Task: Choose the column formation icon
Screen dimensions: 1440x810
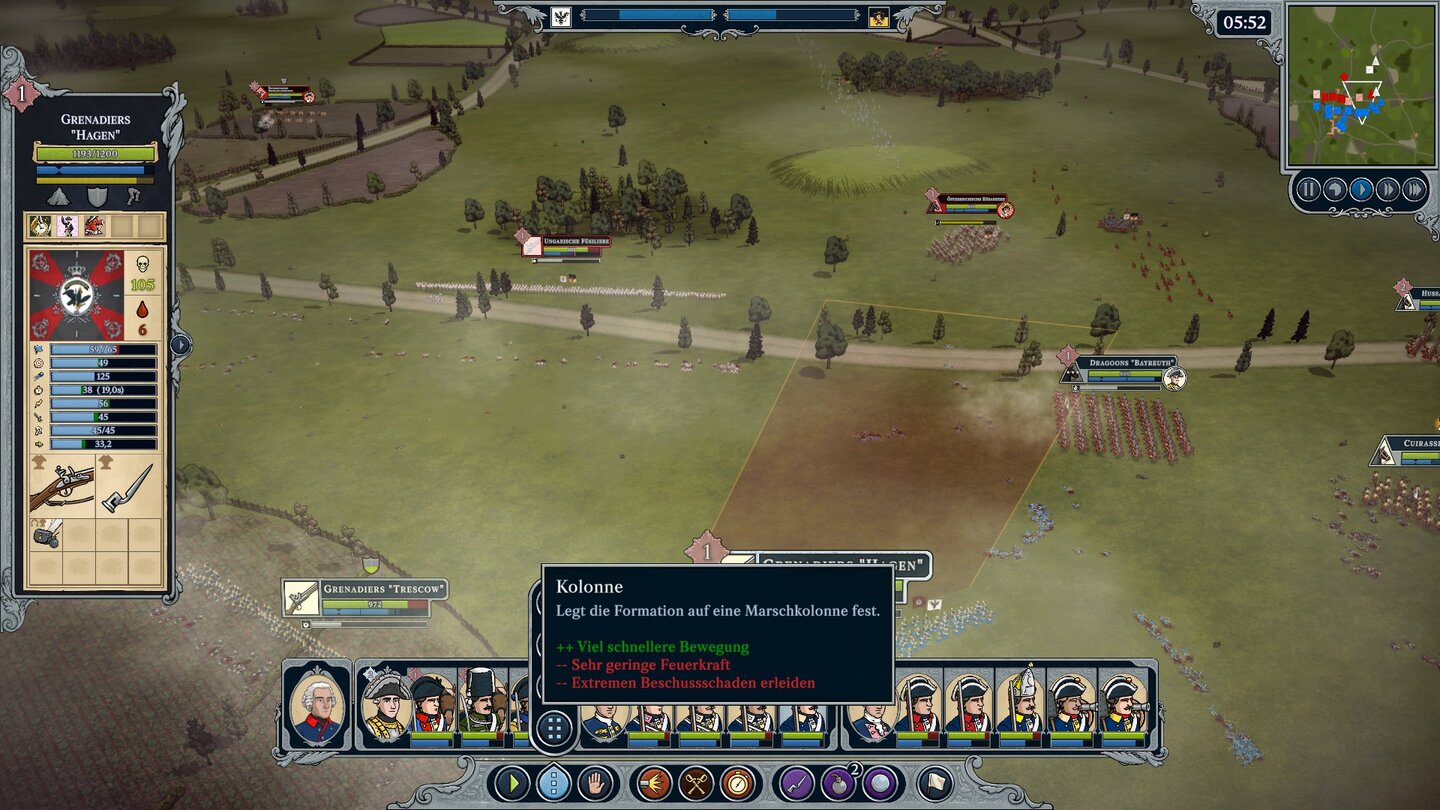Action: click(553, 783)
